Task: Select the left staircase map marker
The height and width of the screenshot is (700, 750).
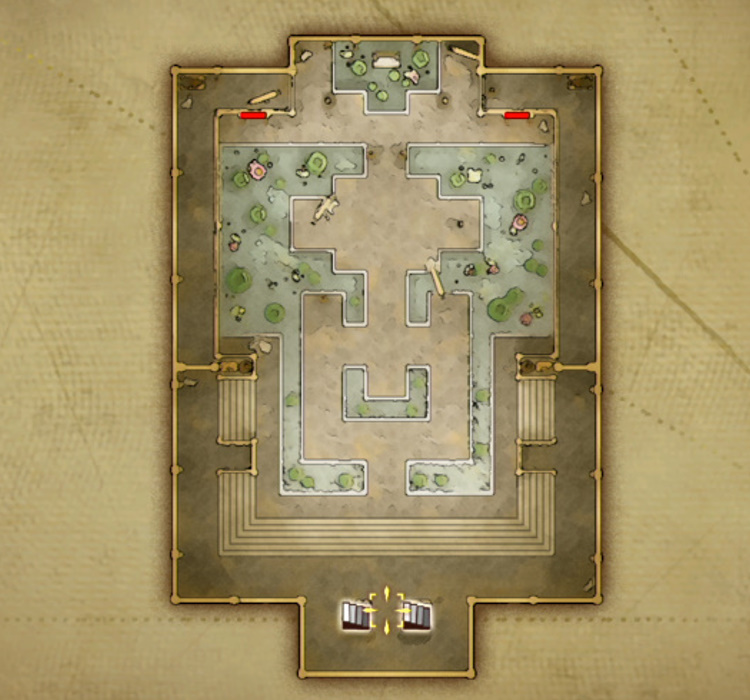Action: pos(355,614)
